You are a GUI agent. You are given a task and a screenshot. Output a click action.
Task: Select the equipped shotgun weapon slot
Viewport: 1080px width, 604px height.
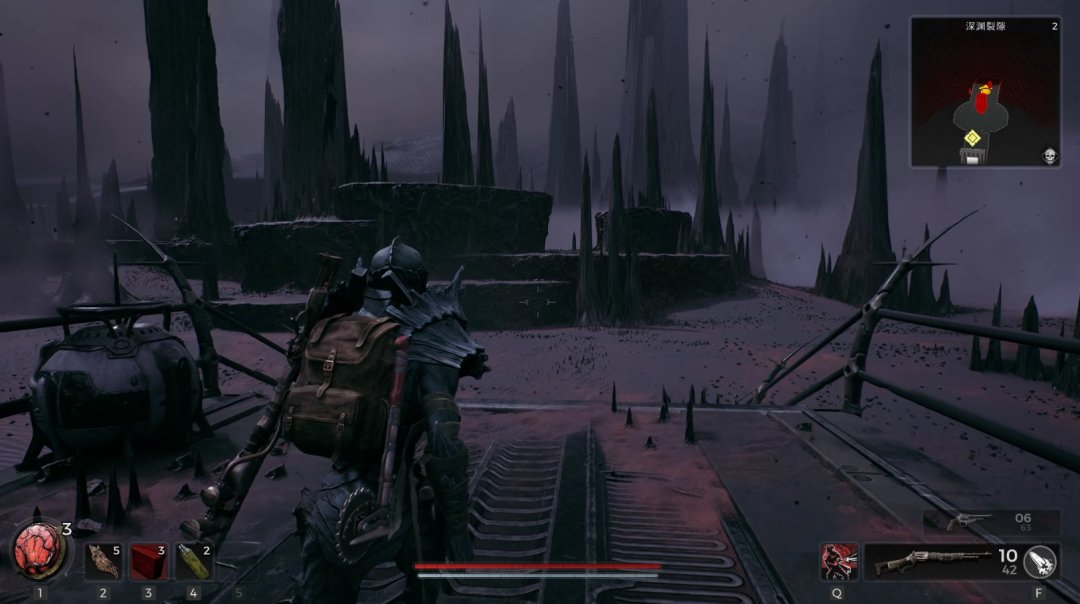pyautogui.click(x=928, y=561)
